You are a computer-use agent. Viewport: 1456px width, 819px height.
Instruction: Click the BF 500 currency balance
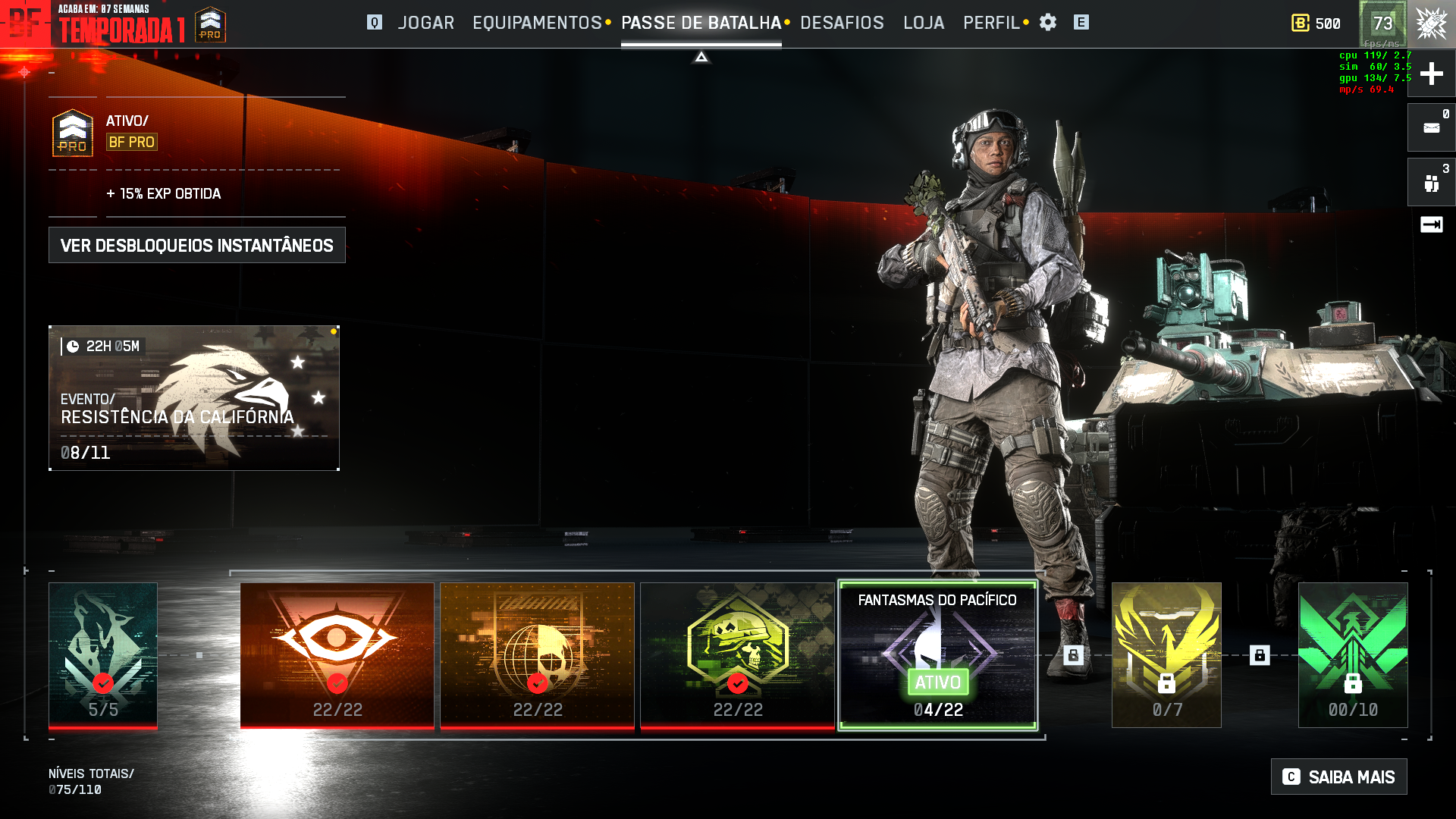point(1316,24)
